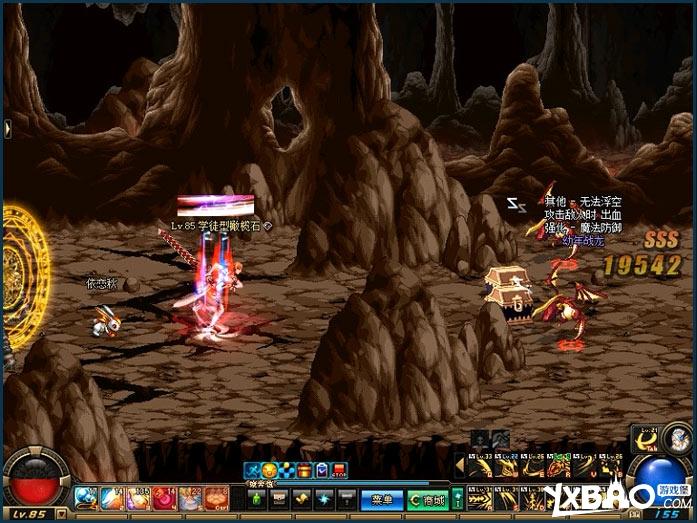Open the 商城 shop button
Screen dimensions: 697x523
pyautogui.click(x=427, y=498)
